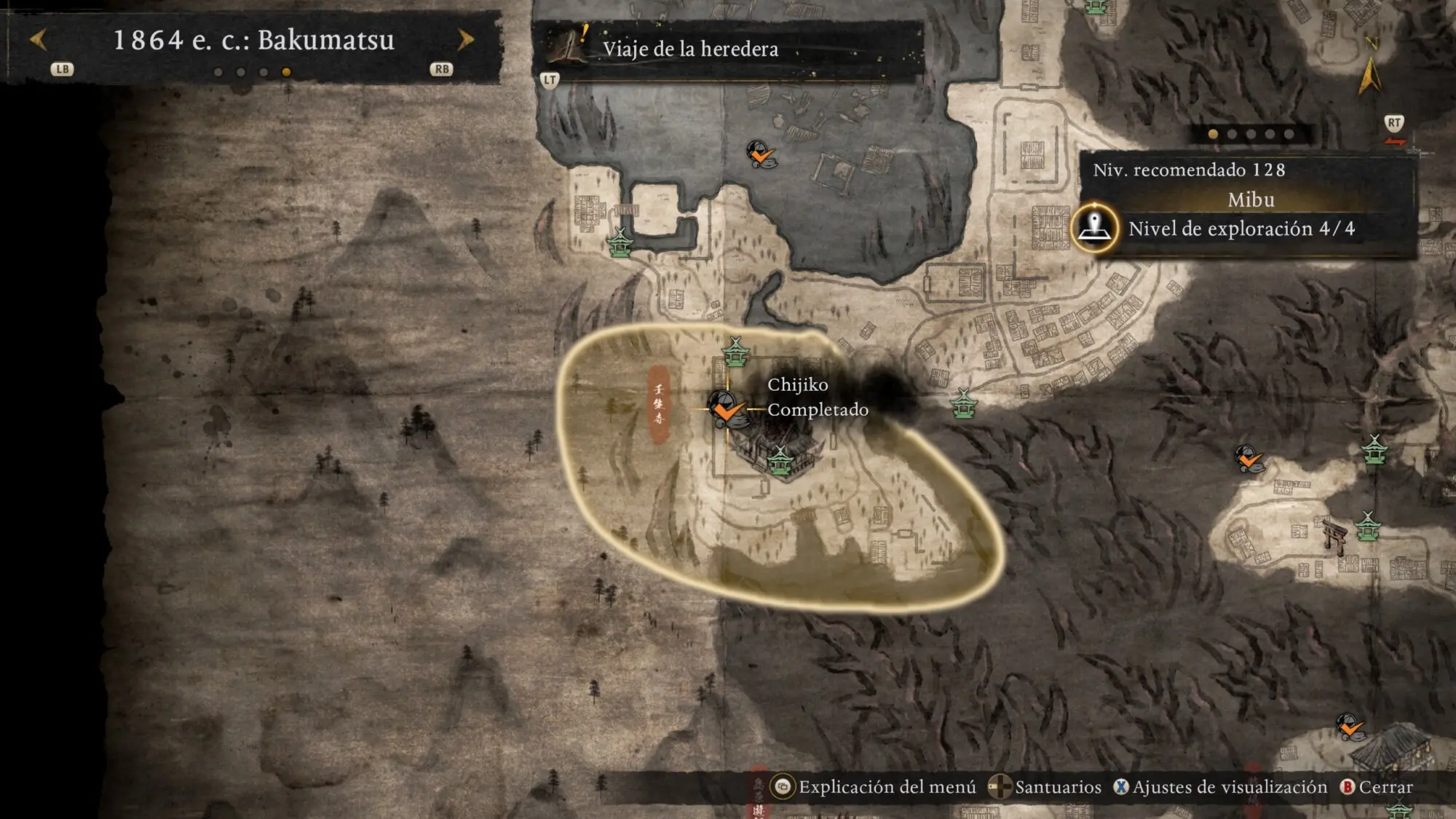Select the Chijiko completed mission marker
This screenshot has height=819, width=1456.
pos(725,408)
